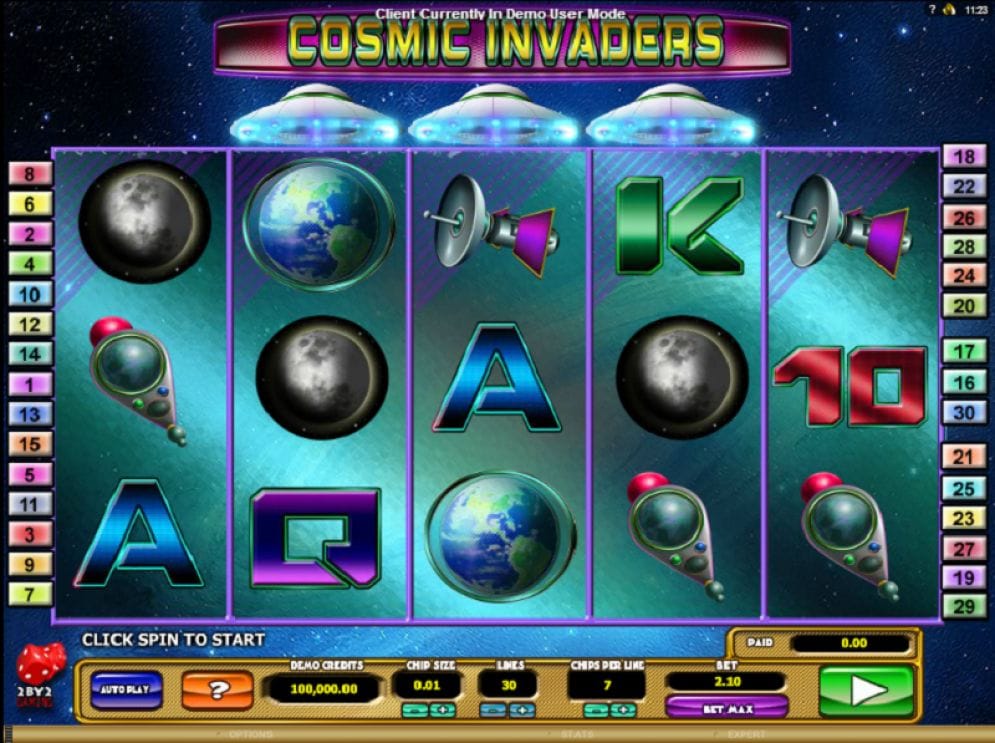Choose payline 1 indicator

pos(30,384)
